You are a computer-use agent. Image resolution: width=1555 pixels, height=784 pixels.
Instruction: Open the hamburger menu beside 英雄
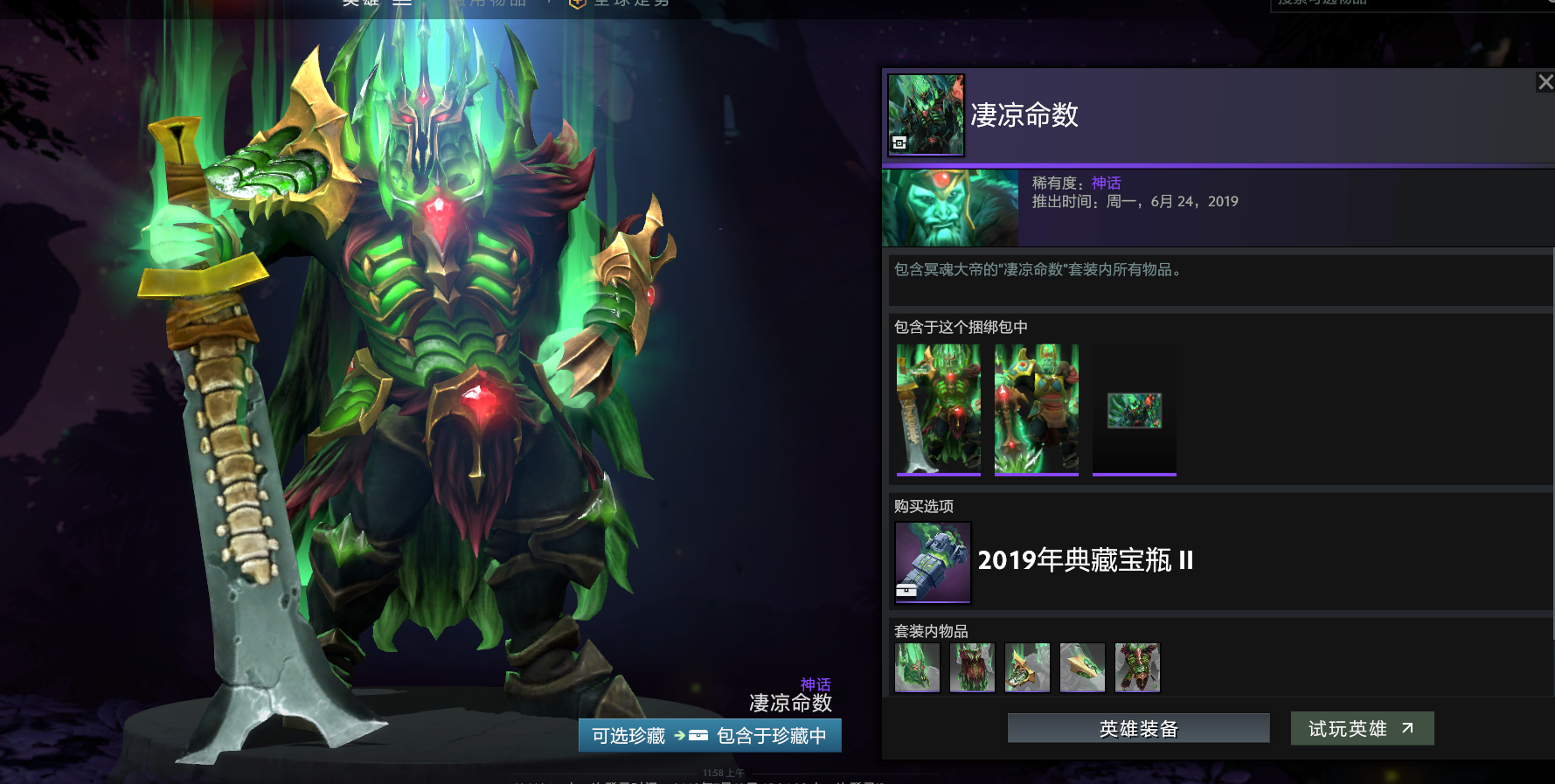coord(401,3)
